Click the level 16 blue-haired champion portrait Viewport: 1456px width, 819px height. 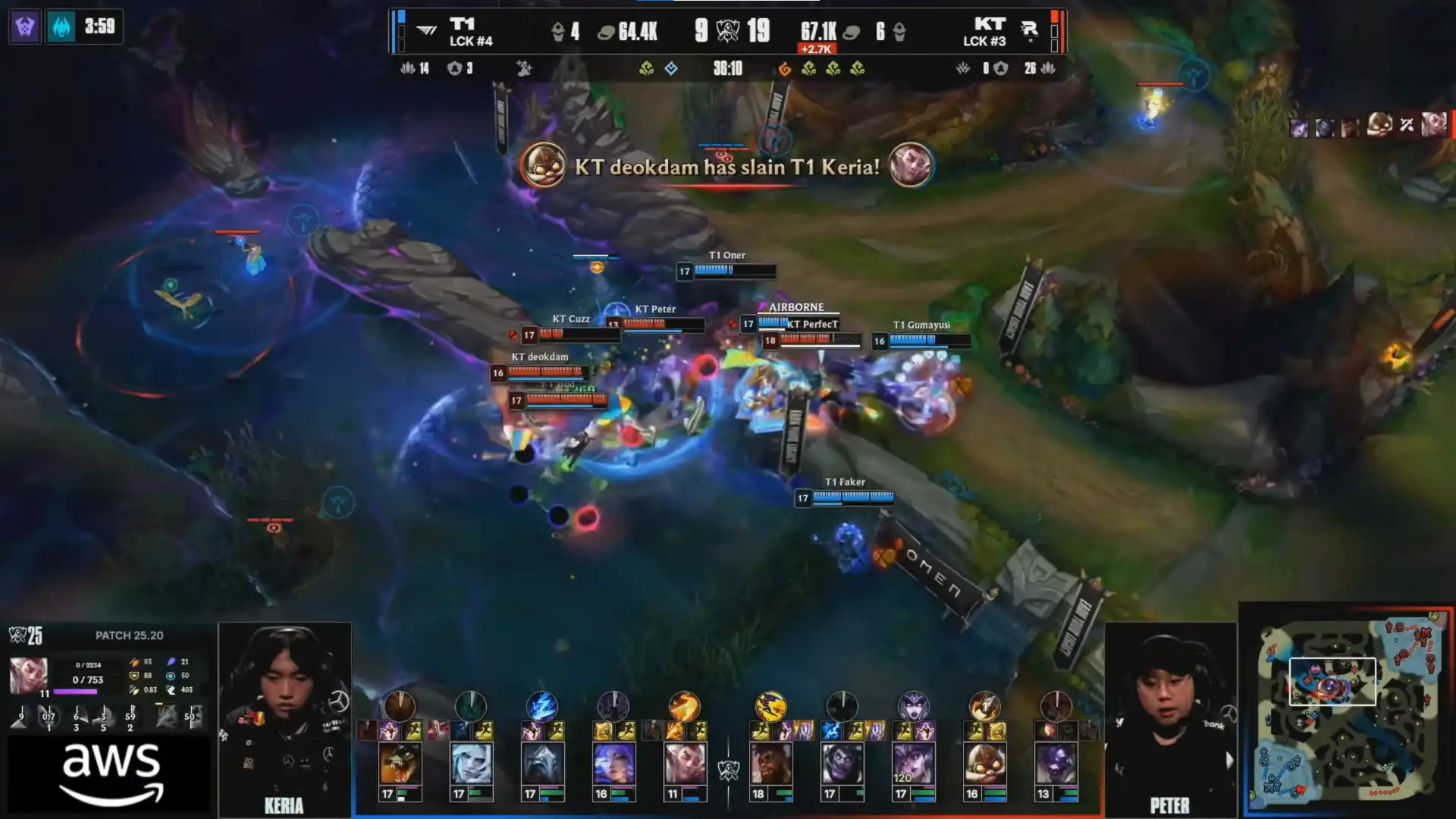(x=613, y=762)
